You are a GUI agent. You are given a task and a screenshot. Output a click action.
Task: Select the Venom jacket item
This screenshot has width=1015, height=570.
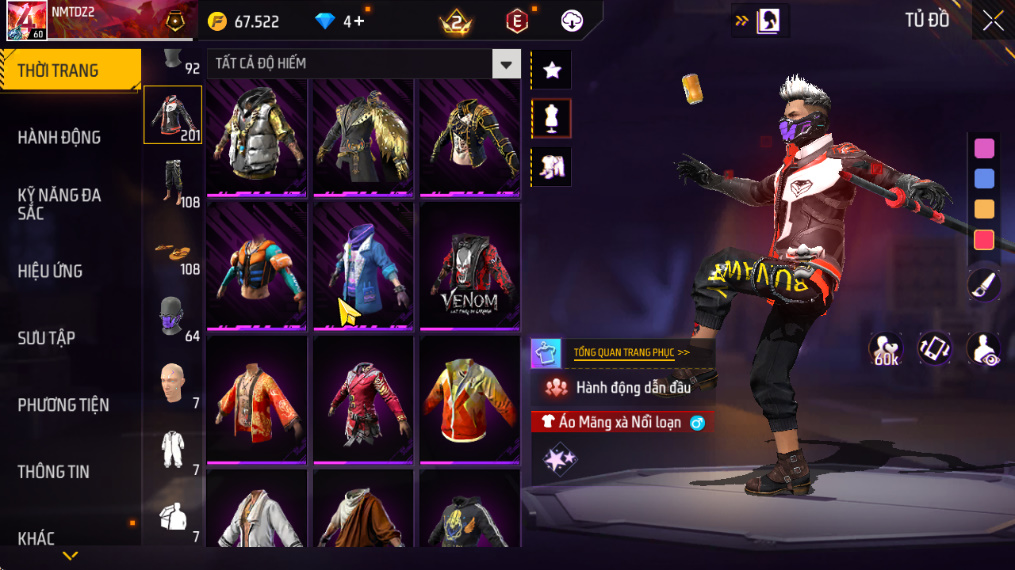click(x=469, y=268)
